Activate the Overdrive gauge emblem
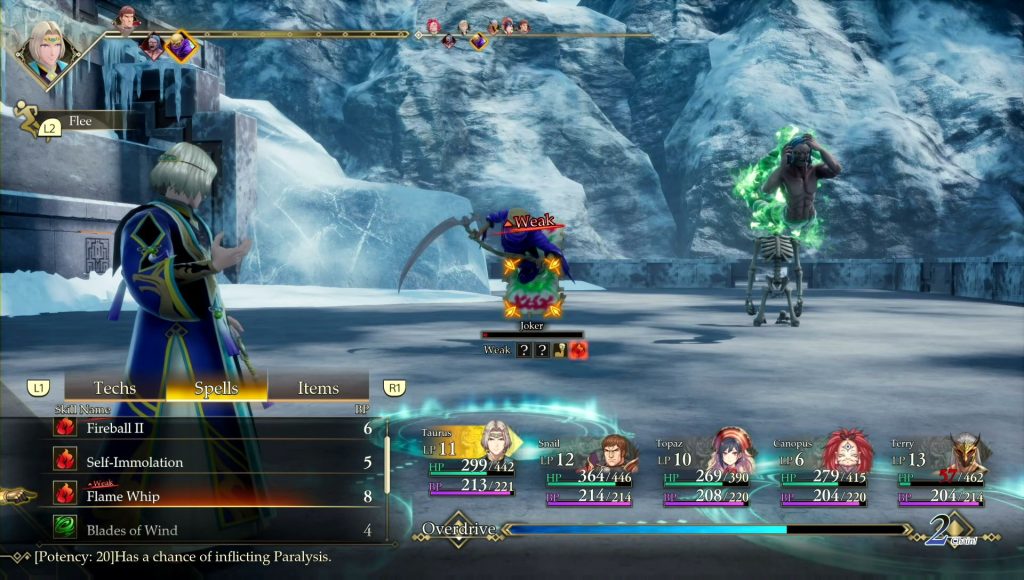1024x580 pixels. pyautogui.click(x=458, y=529)
